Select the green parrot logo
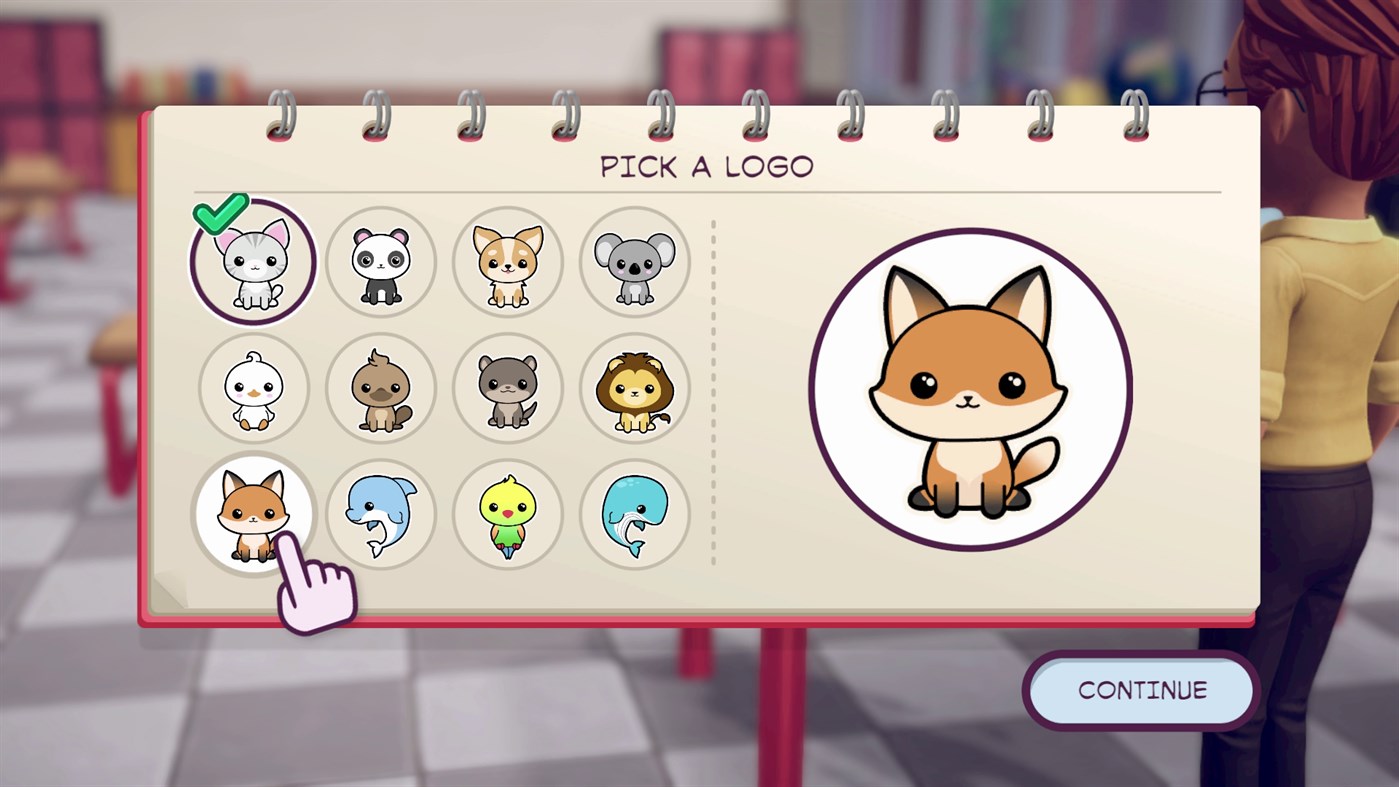This screenshot has width=1399, height=787. (x=507, y=514)
